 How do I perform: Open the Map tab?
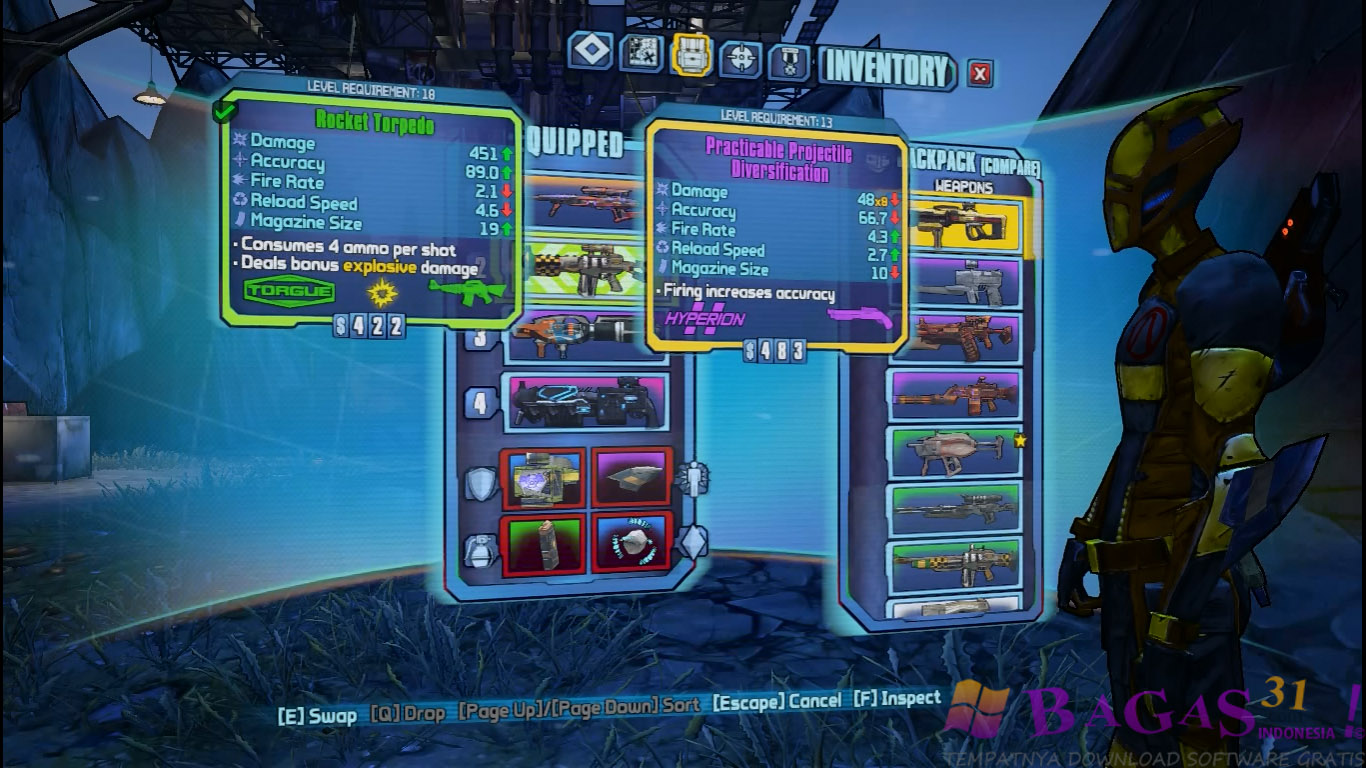point(641,54)
